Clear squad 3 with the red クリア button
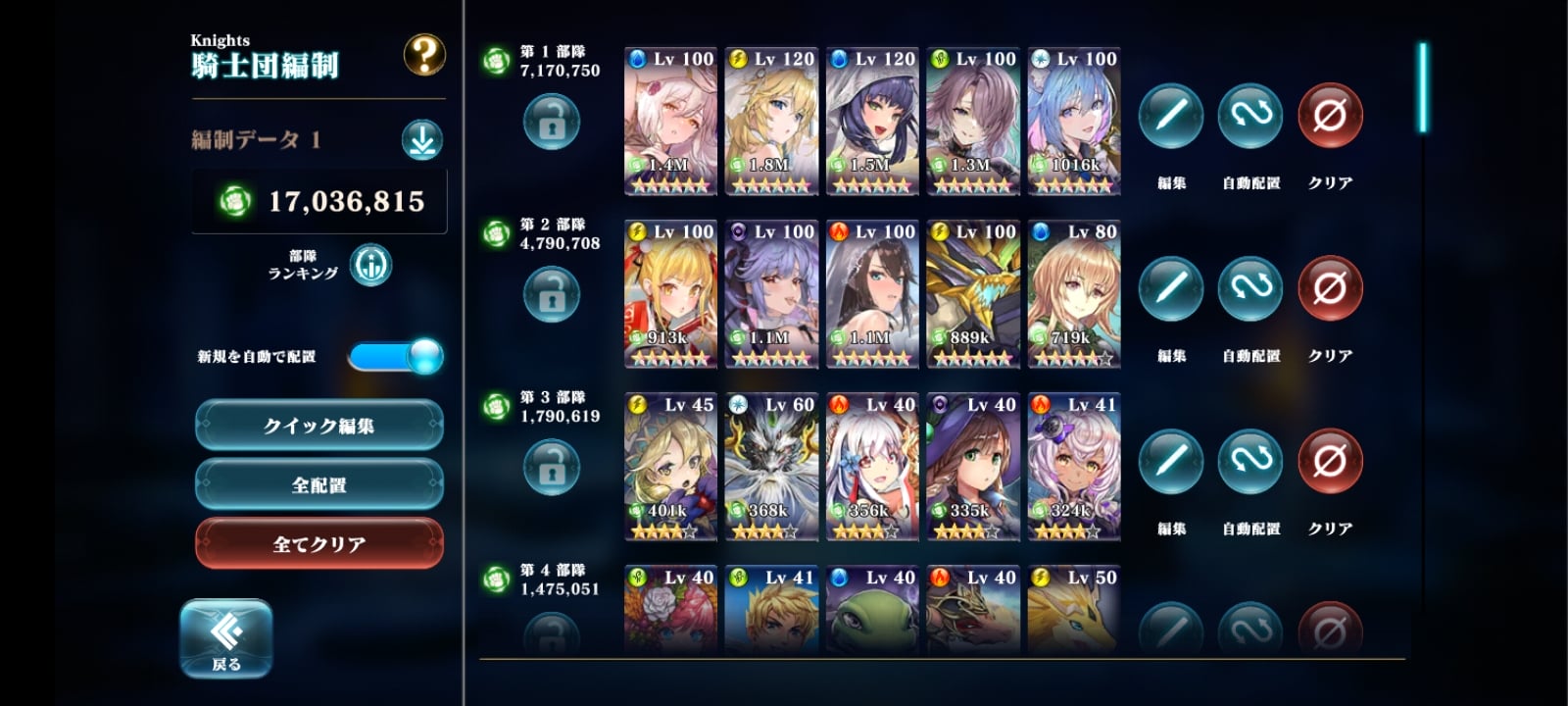 point(1330,462)
